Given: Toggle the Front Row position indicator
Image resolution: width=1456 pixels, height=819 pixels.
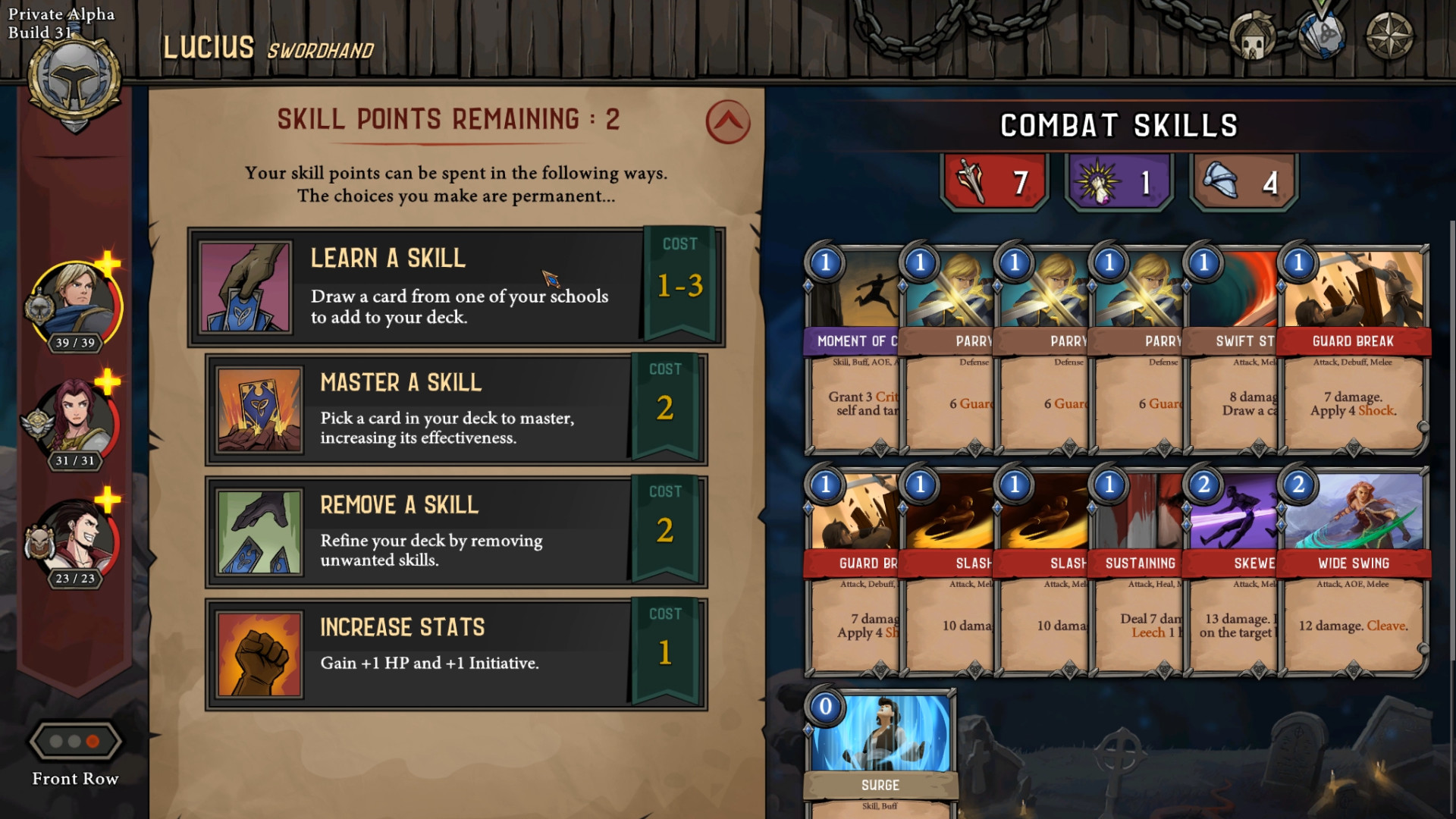Looking at the screenshot, I should pos(74,742).
